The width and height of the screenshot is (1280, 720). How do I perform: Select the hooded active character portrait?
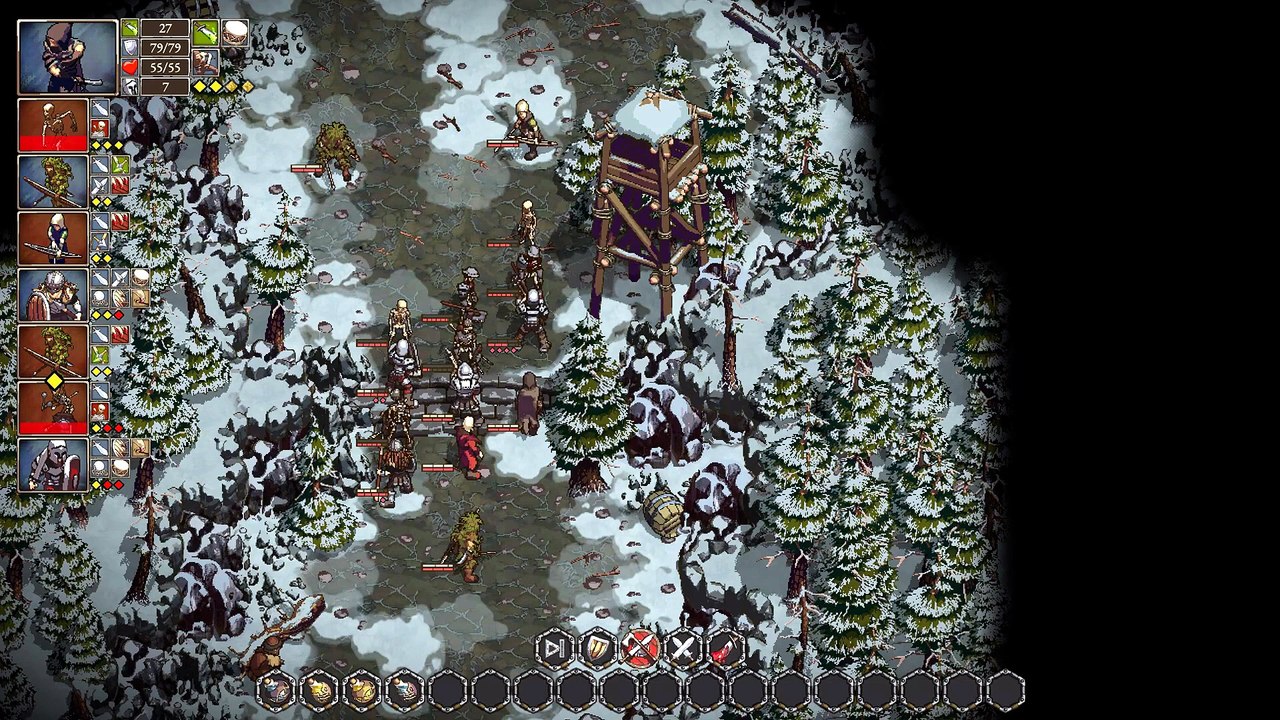67,57
